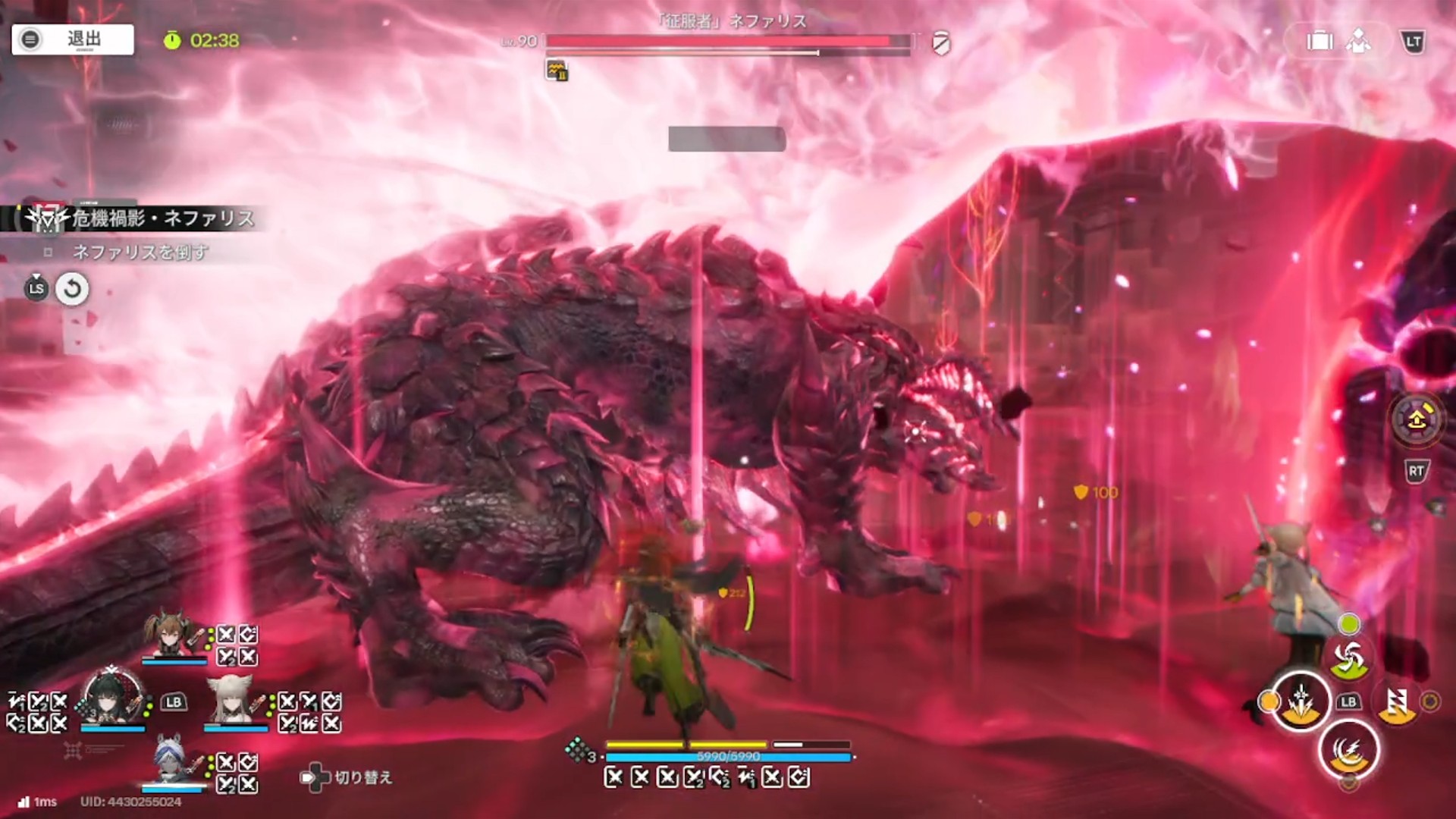Select the dark-haired operator portrait
The image size is (1456, 819).
(112, 699)
